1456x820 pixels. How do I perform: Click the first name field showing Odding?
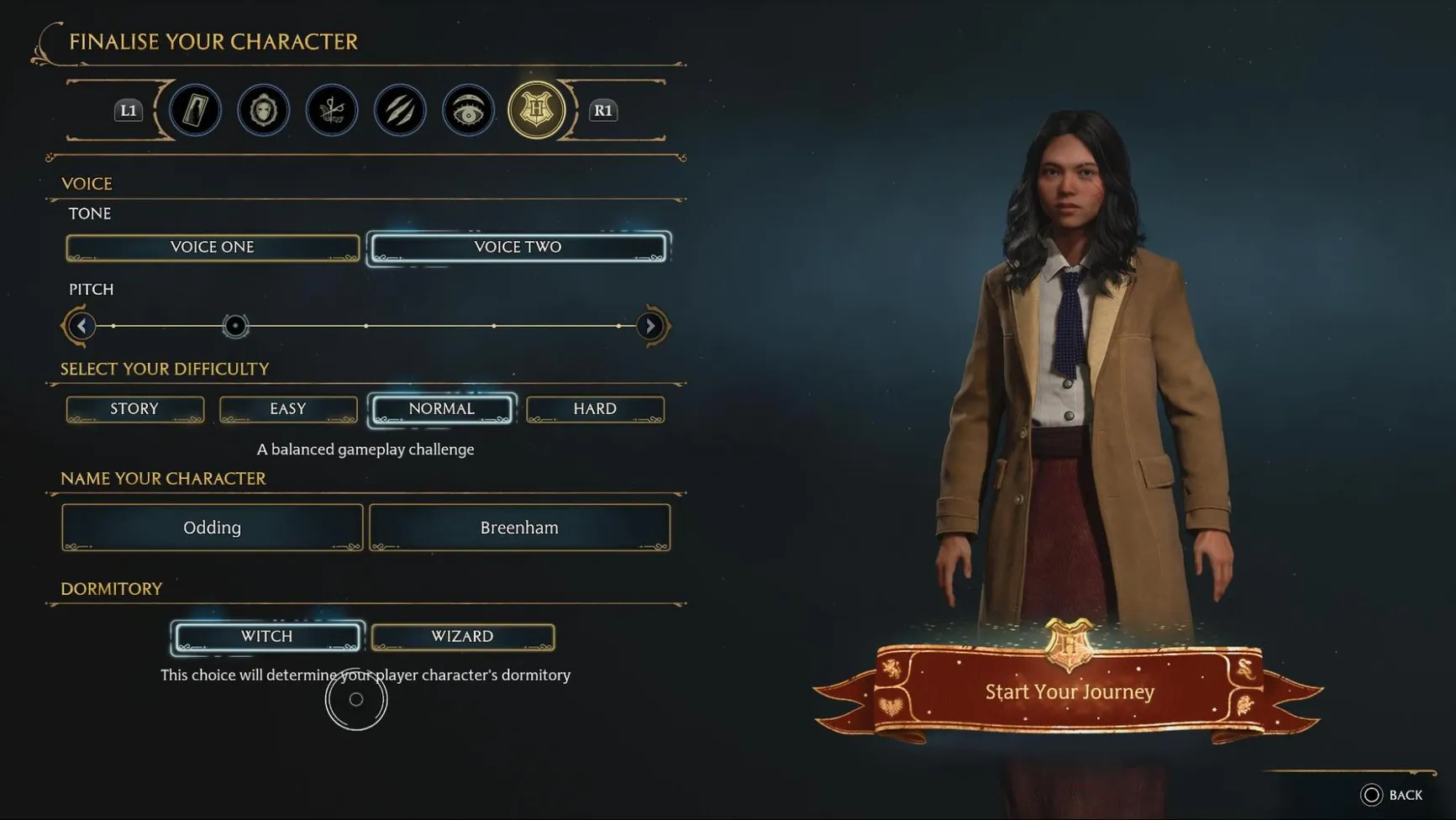pyautogui.click(x=212, y=527)
